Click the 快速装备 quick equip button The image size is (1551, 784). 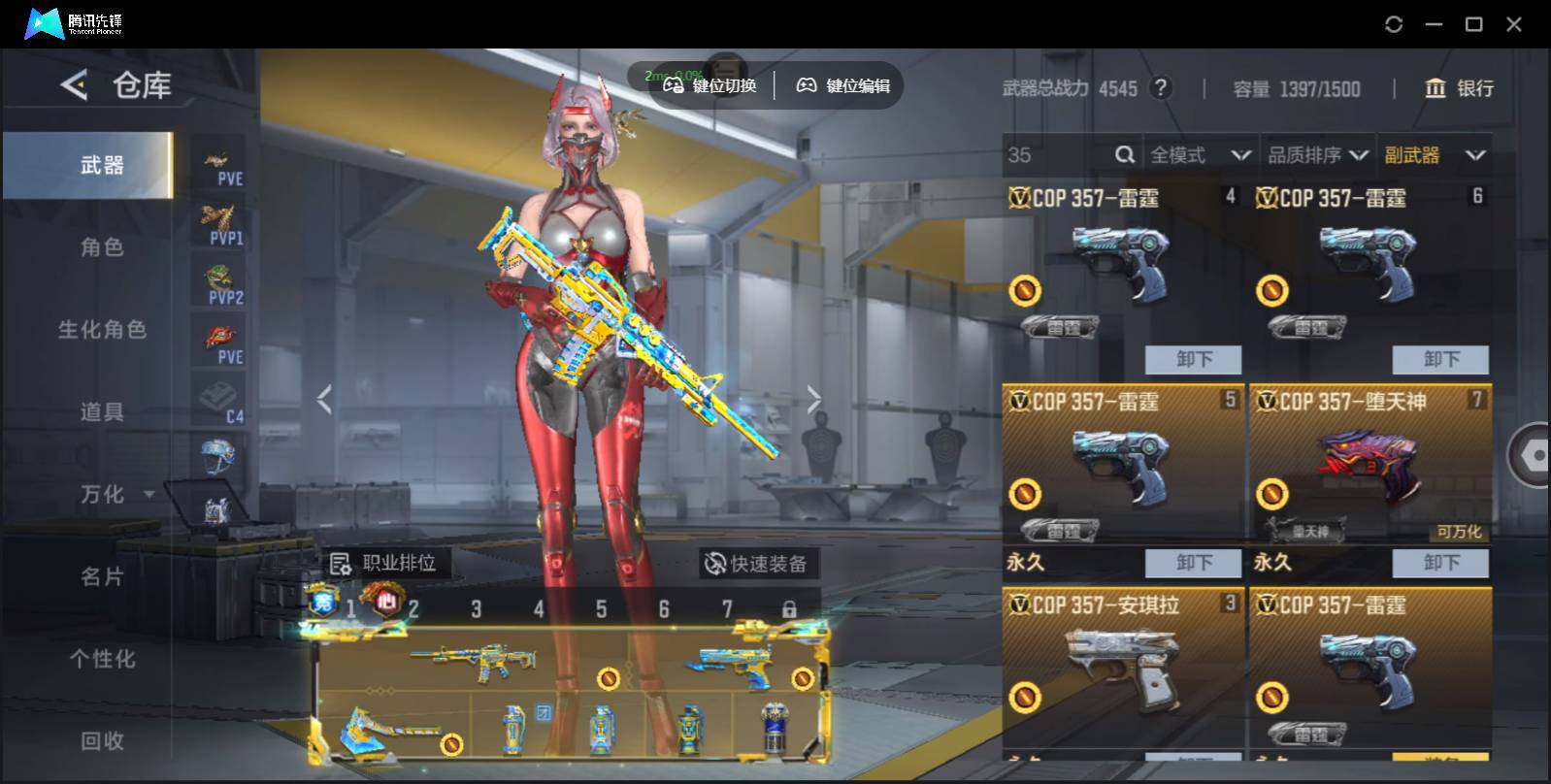(757, 564)
